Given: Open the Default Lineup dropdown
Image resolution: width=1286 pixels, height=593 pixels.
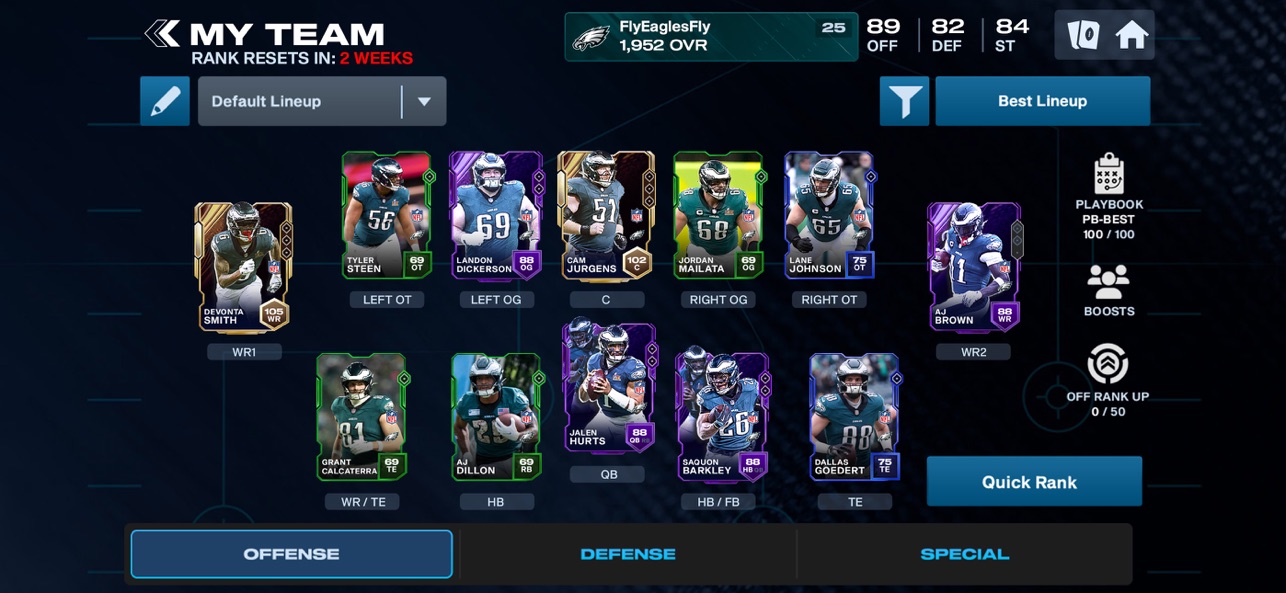Looking at the screenshot, I should click(322, 101).
